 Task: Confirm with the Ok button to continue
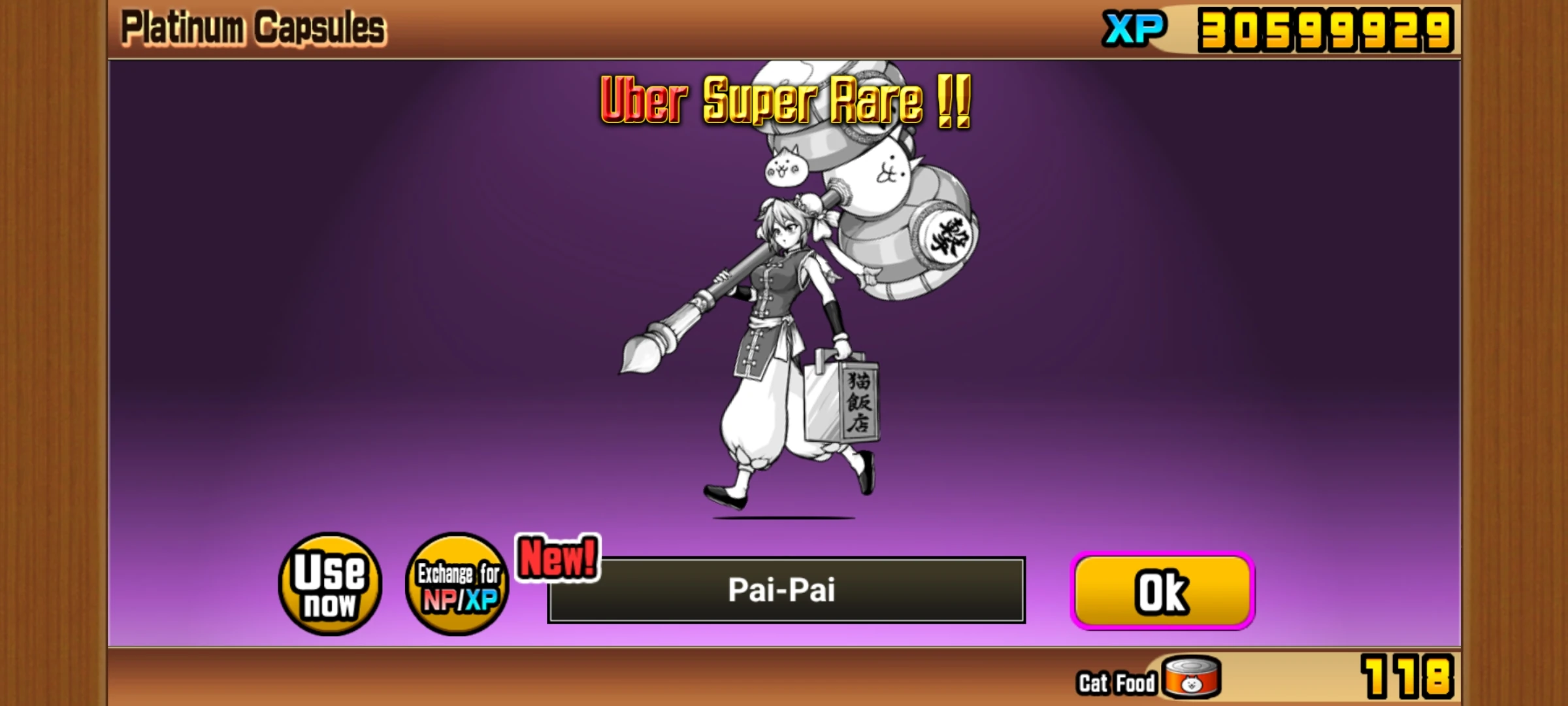(x=1163, y=590)
